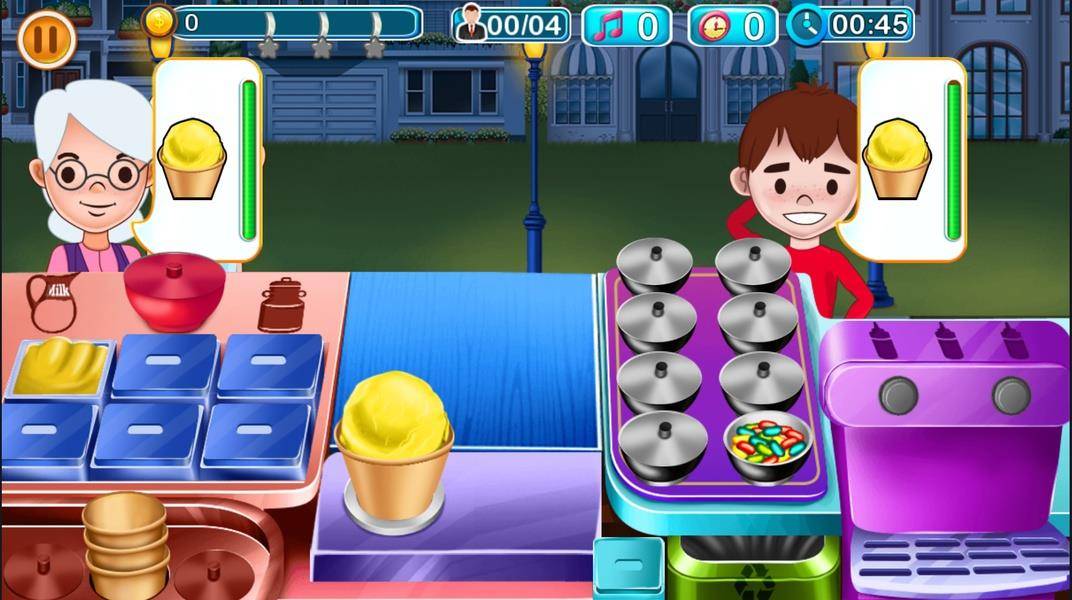Select the milk jug
The height and width of the screenshot is (600, 1072).
[x=50, y=301]
